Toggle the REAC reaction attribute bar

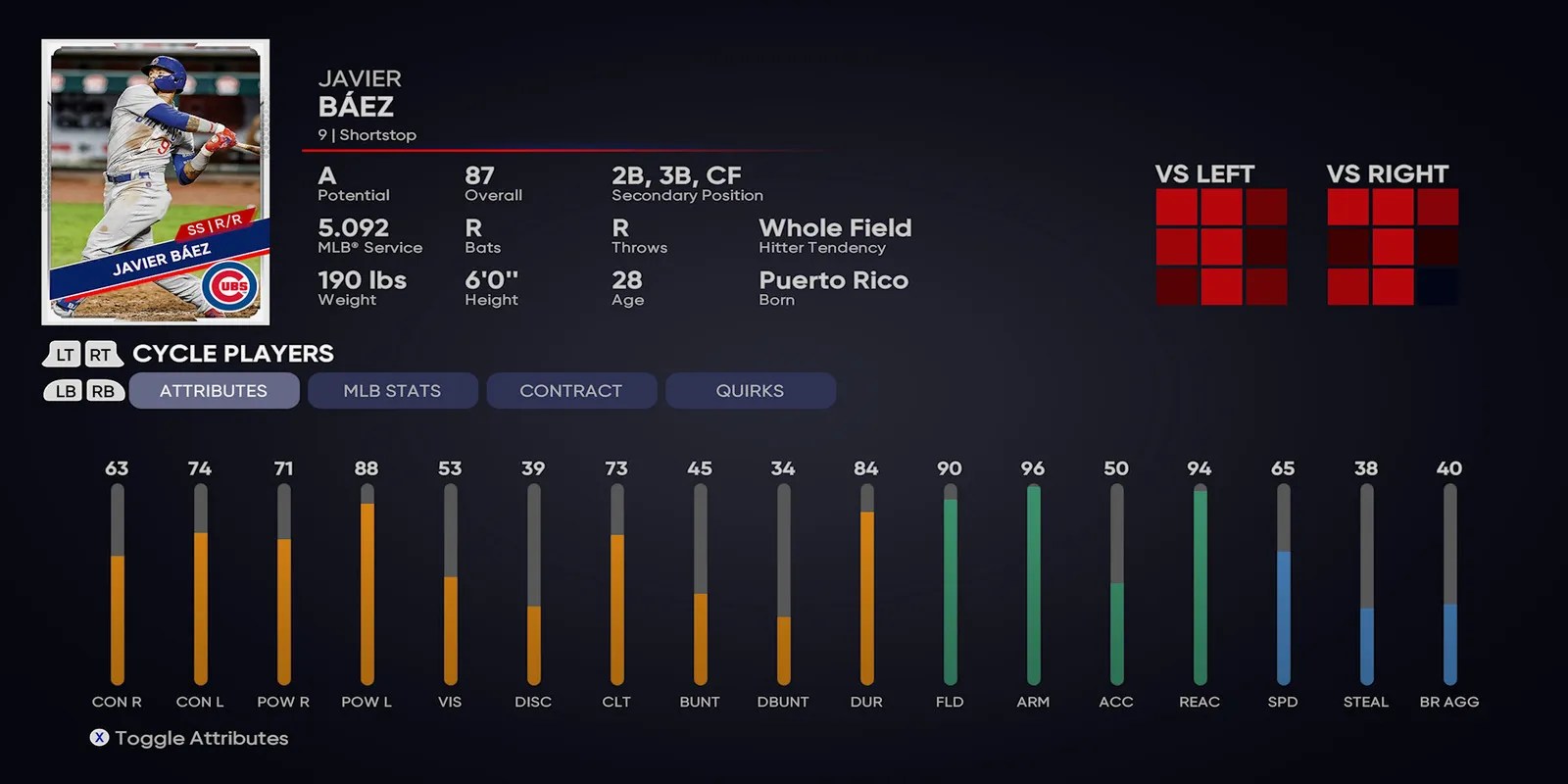click(x=1200, y=588)
